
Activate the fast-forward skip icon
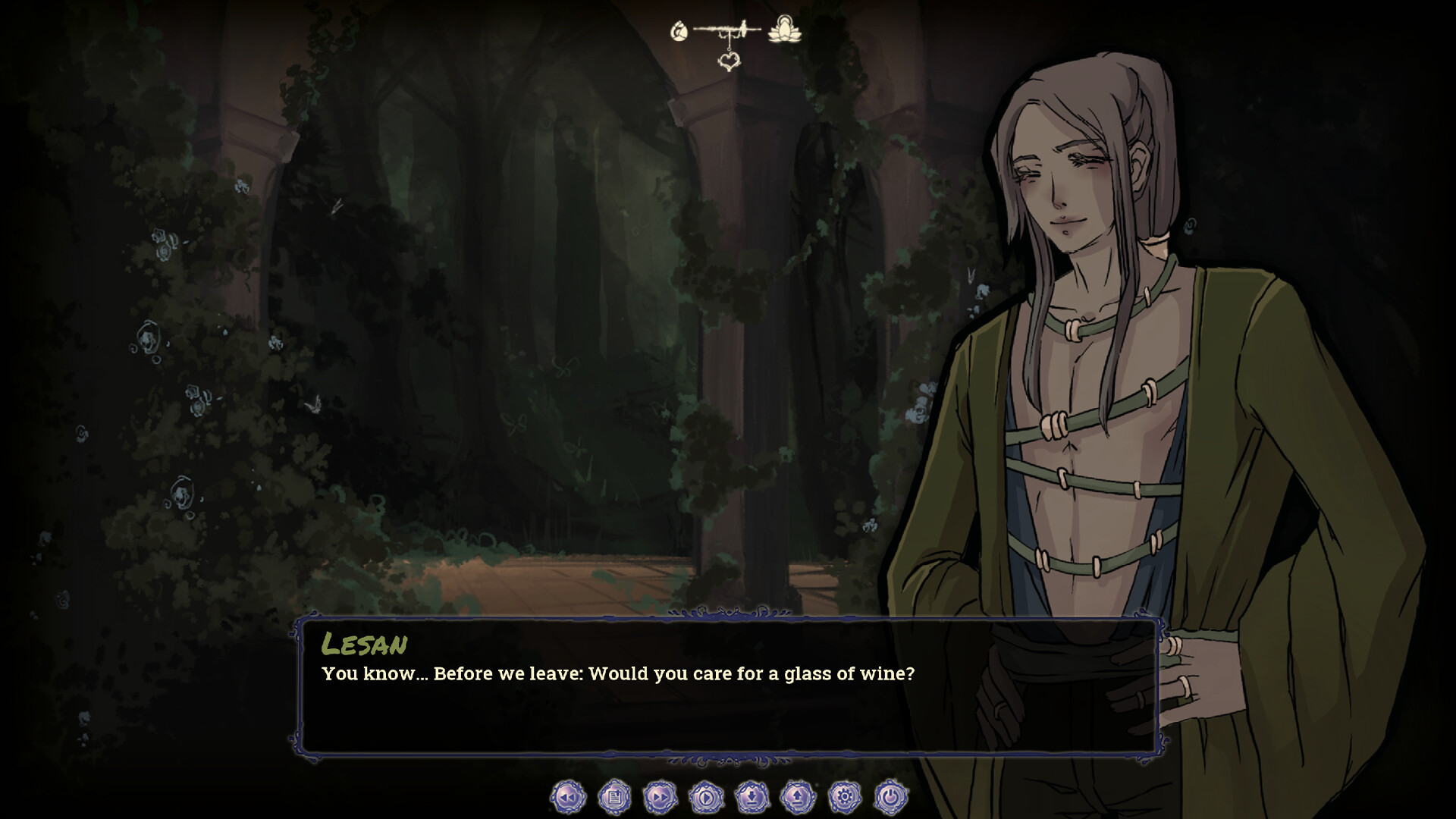point(660,797)
